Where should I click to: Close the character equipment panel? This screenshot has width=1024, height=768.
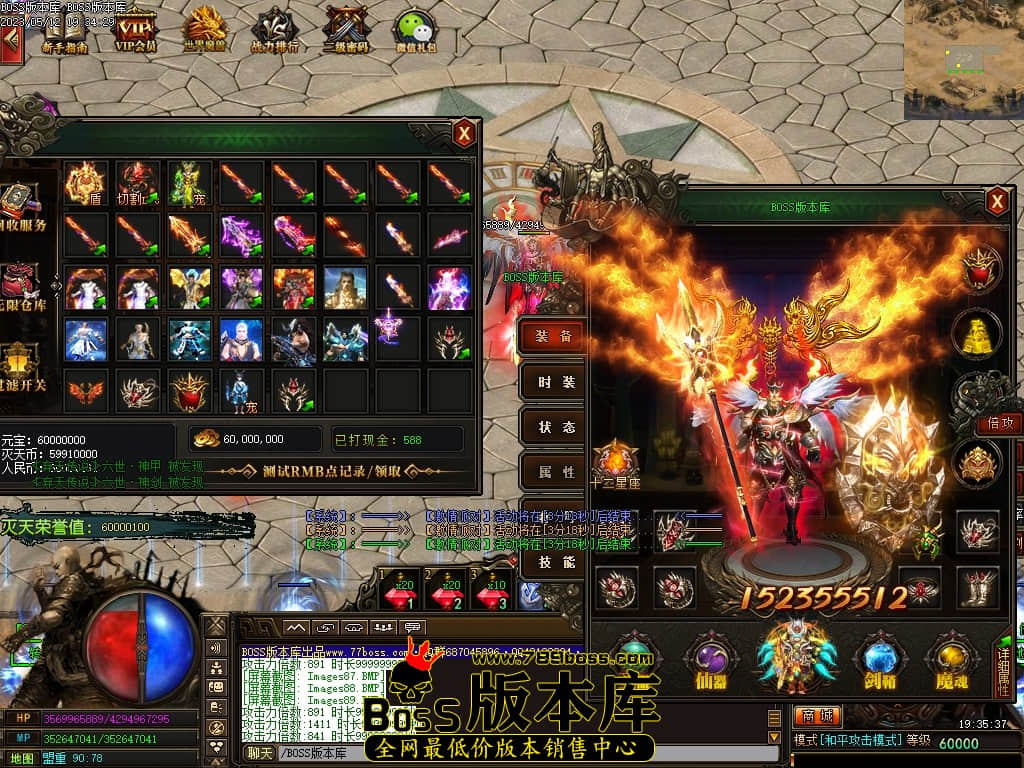tap(996, 203)
